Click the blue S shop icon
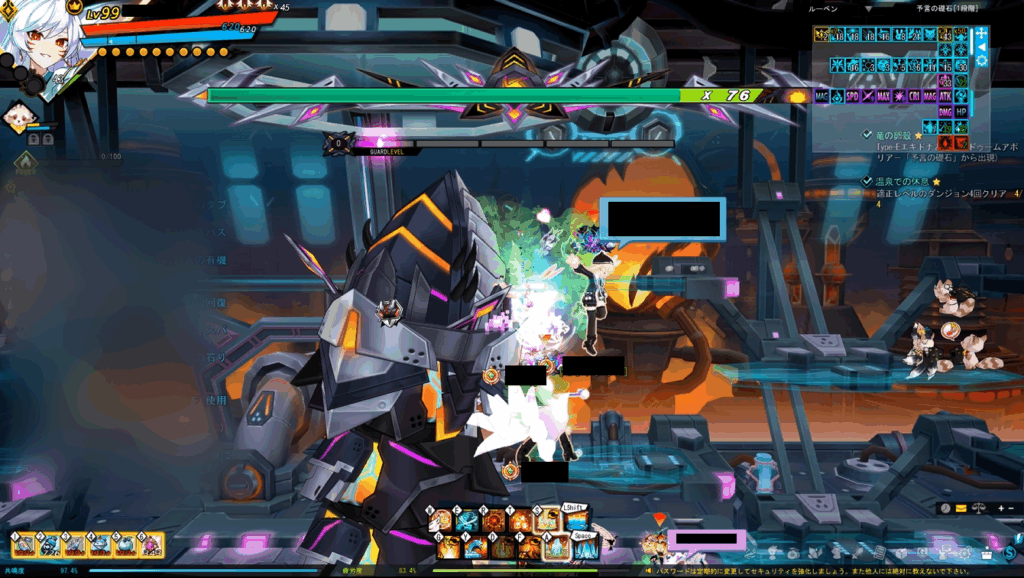 click(x=1009, y=552)
